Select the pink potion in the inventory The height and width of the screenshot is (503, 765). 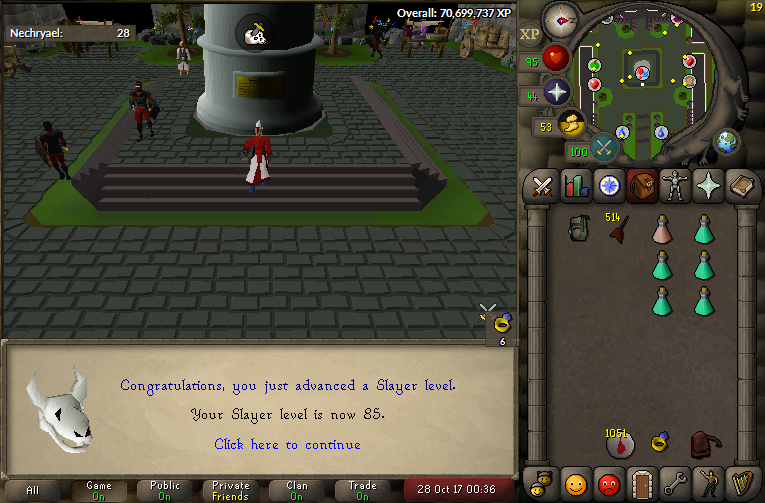[x=661, y=229]
